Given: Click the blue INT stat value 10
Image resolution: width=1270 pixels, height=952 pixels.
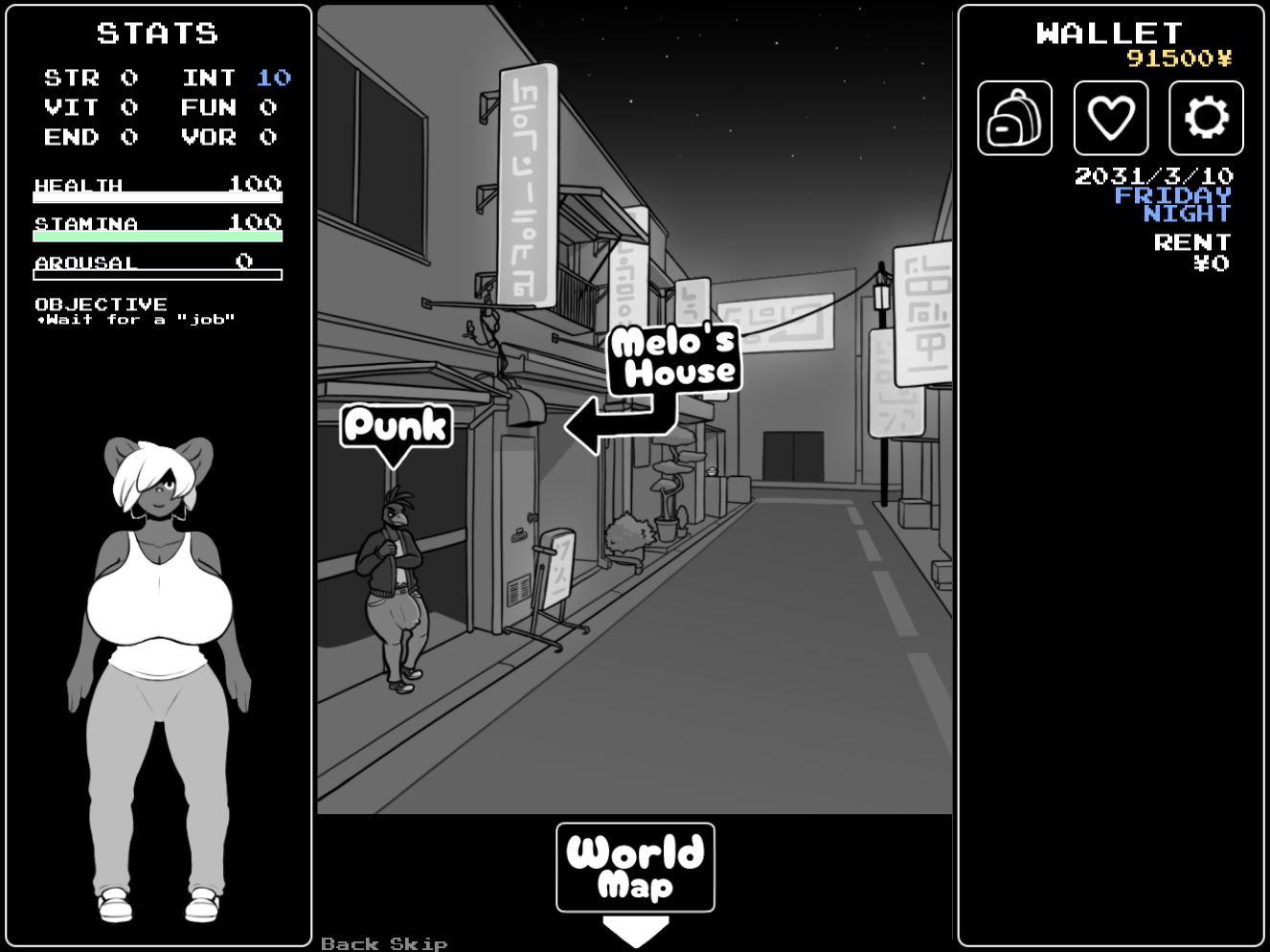Looking at the screenshot, I should [x=276, y=78].
